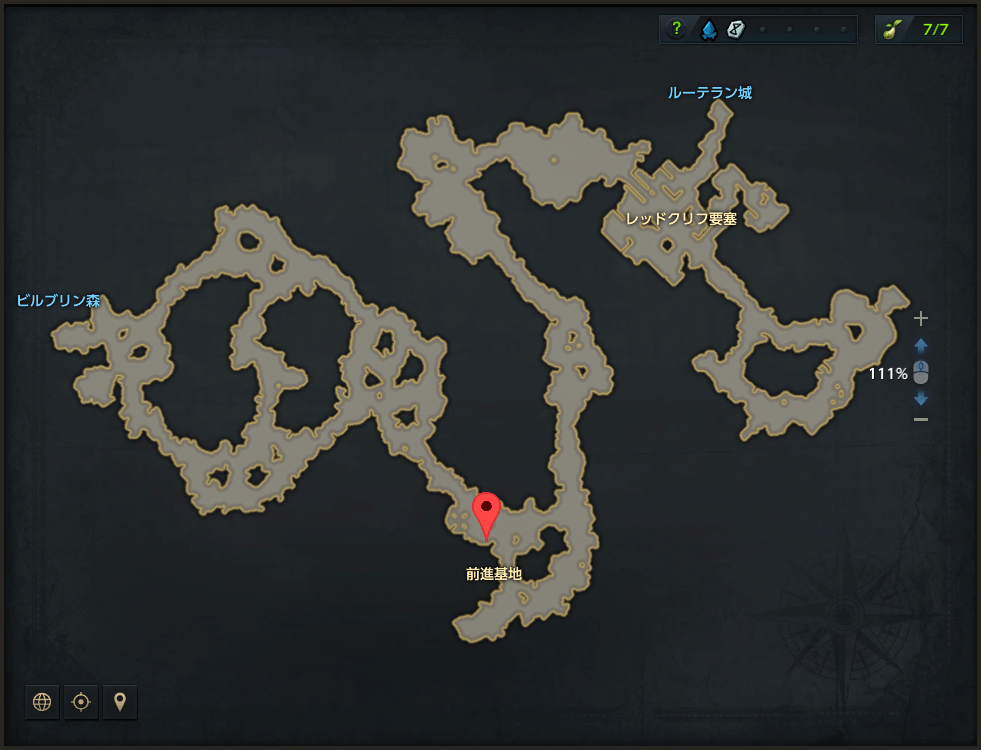Select the red location marker on the map
The width and height of the screenshot is (981, 750).
[x=487, y=514]
